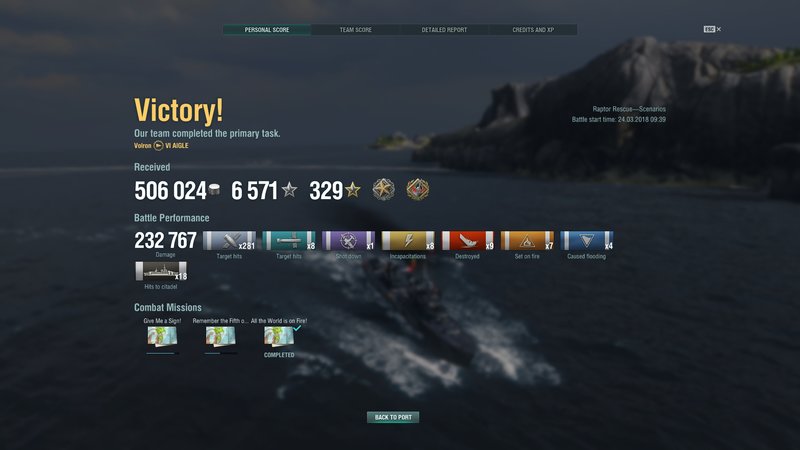
Task: Click the Caused flooding ribbon
Action: click(x=586, y=240)
